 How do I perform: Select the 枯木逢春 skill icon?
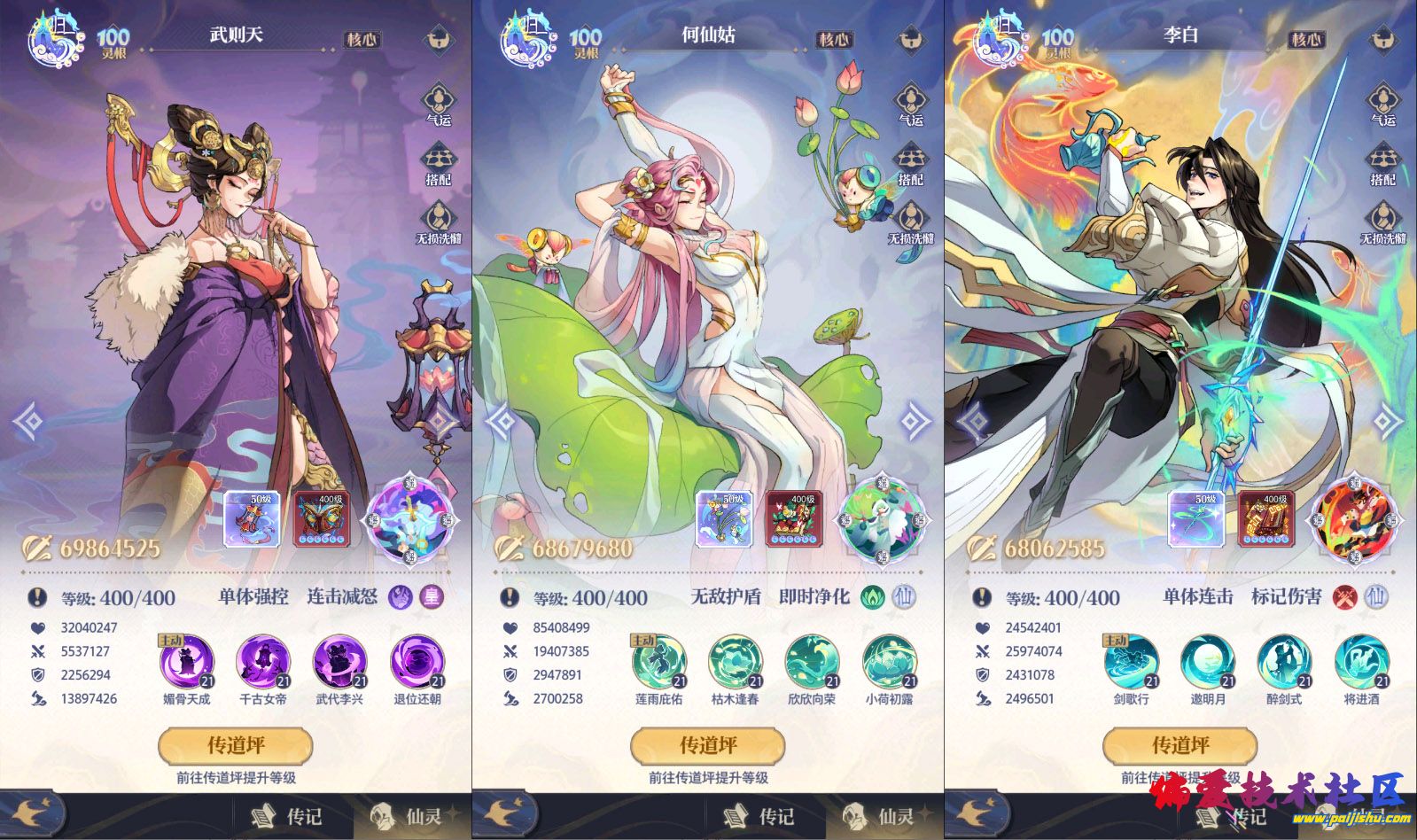[736, 663]
